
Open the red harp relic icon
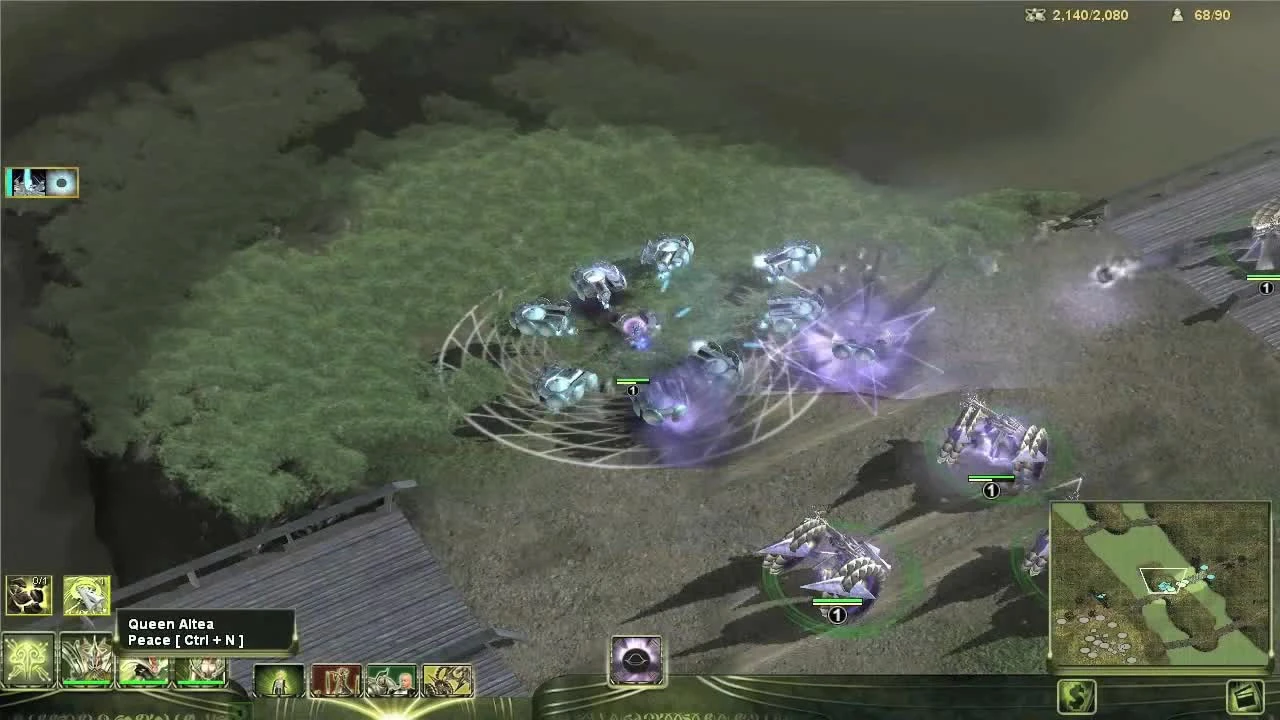click(x=338, y=680)
